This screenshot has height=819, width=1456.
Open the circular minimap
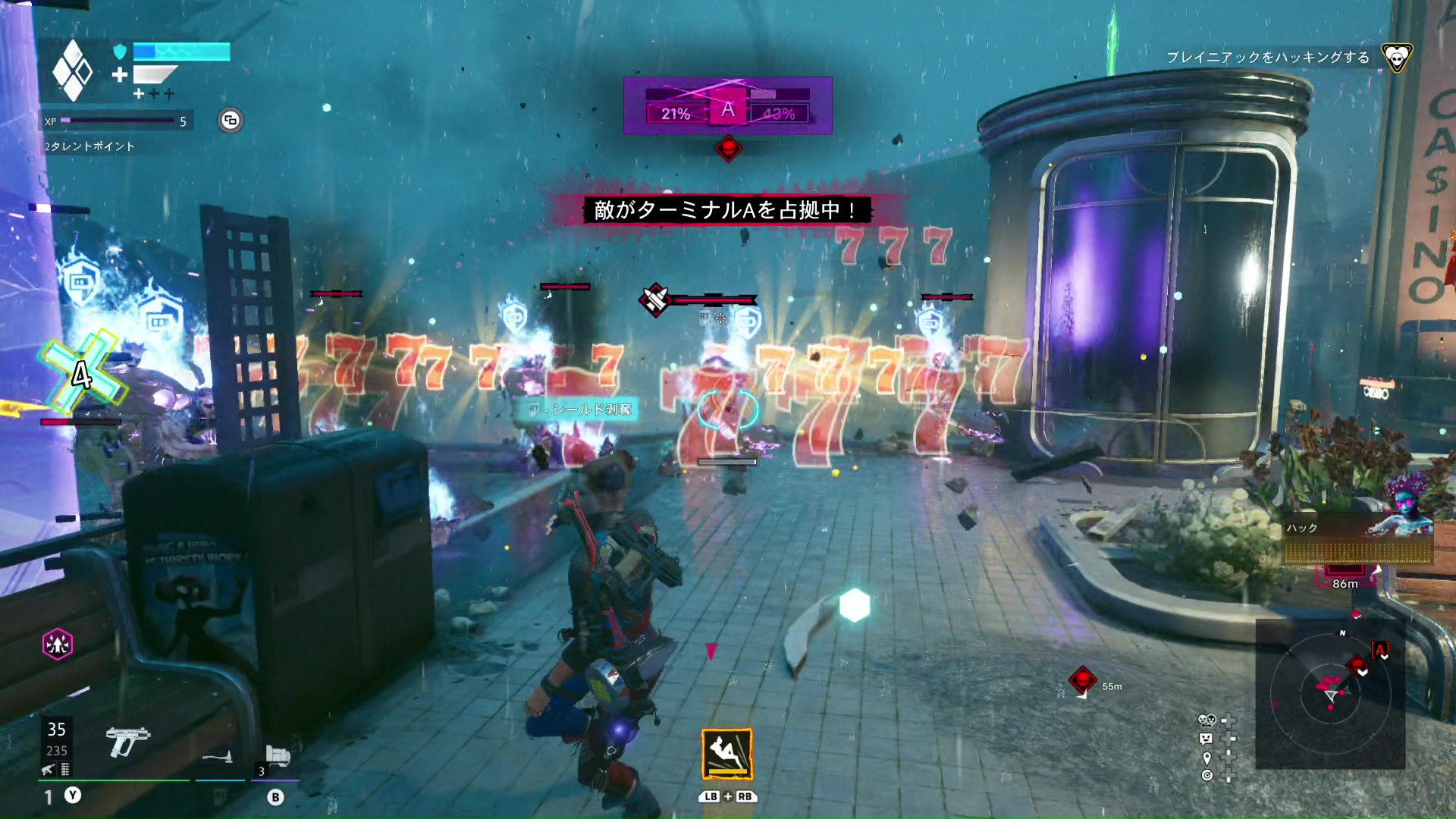click(1330, 693)
